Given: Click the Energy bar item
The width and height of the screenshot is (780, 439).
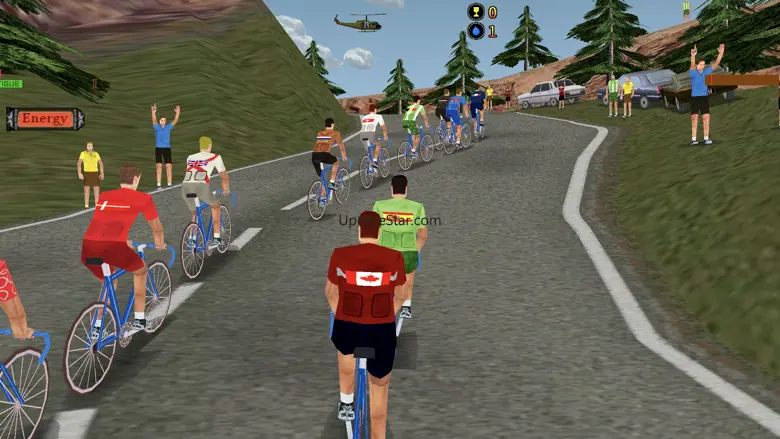Looking at the screenshot, I should click(45, 119).
